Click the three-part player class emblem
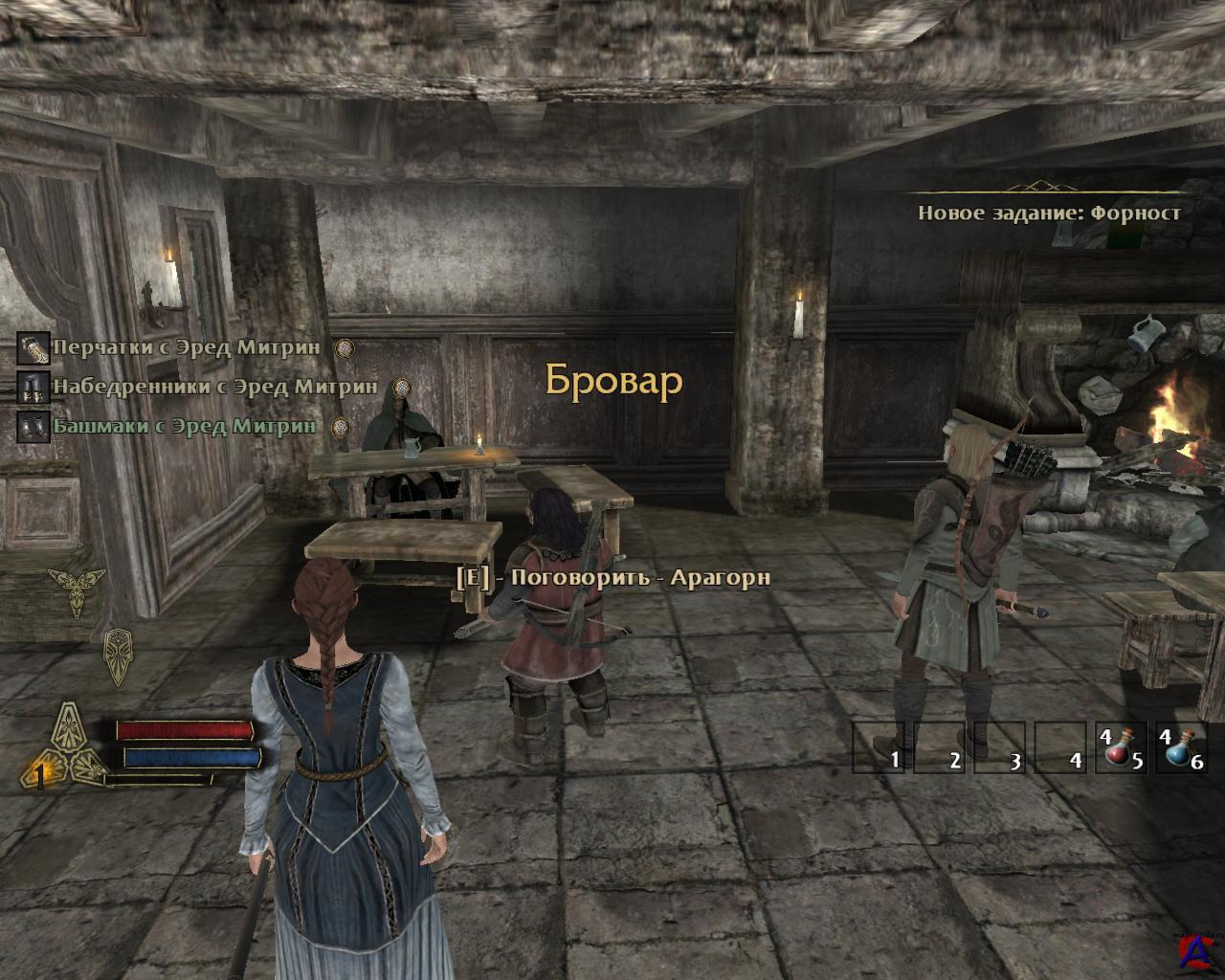Viewport: 1225px width, 980px height. tap(63, 746)
